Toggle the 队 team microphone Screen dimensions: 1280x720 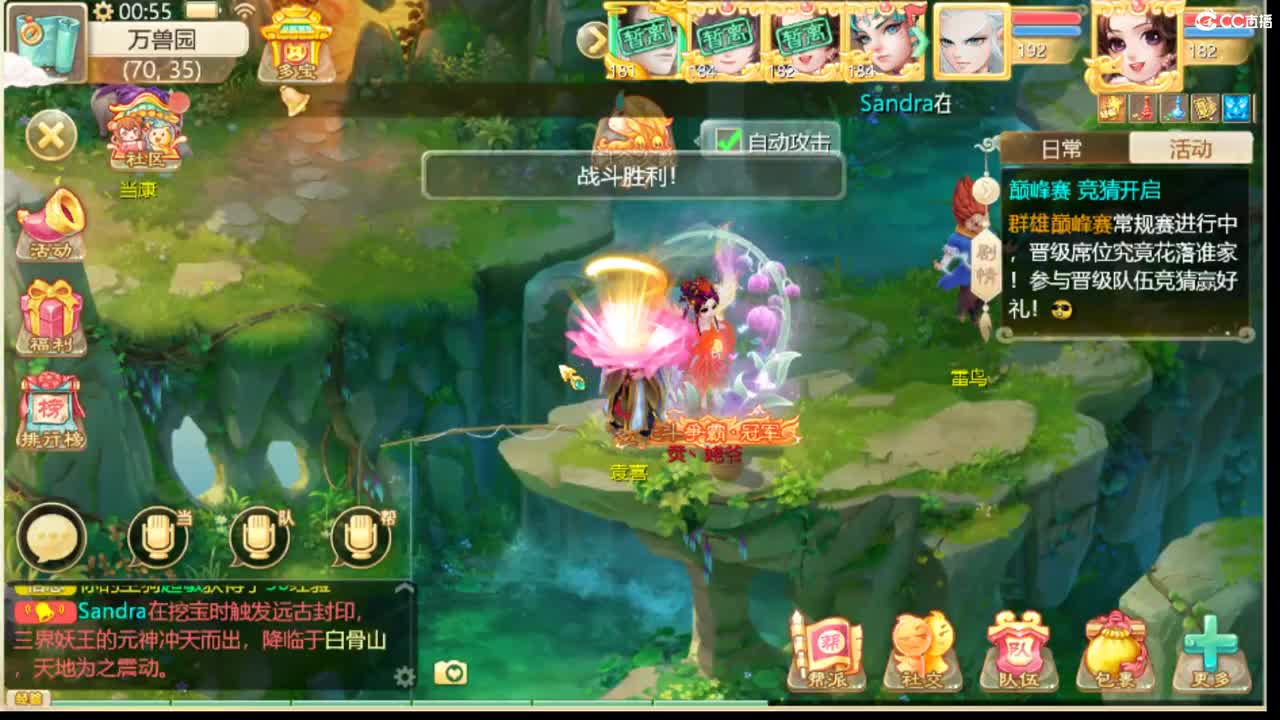(262, 540)
